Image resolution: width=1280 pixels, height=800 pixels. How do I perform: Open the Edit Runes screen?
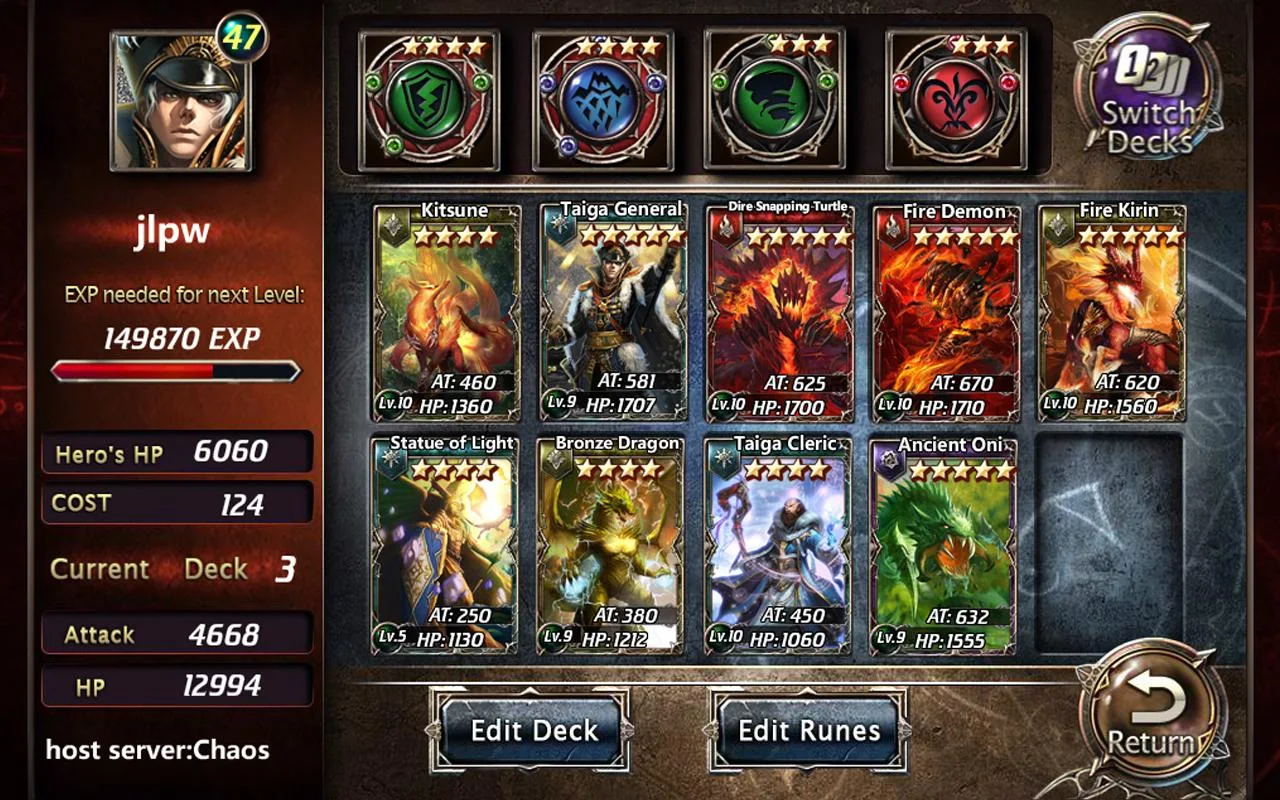809,730
